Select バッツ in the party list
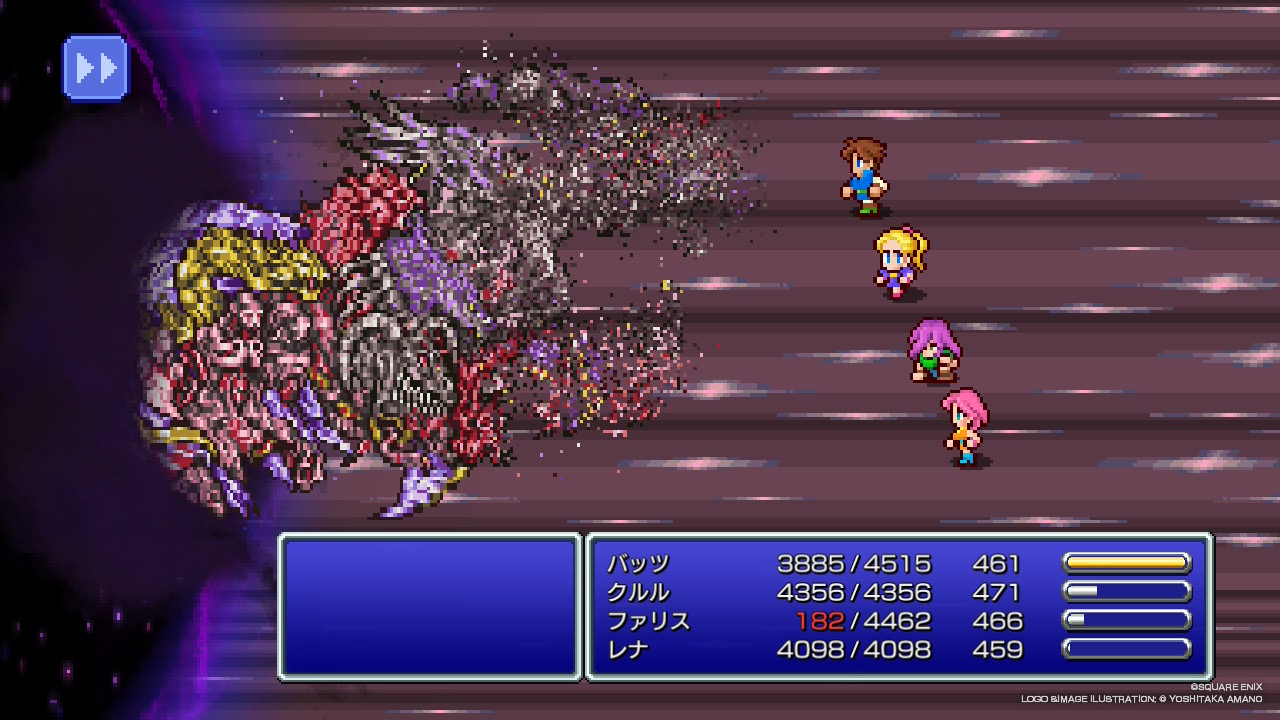 pos(638,564)
